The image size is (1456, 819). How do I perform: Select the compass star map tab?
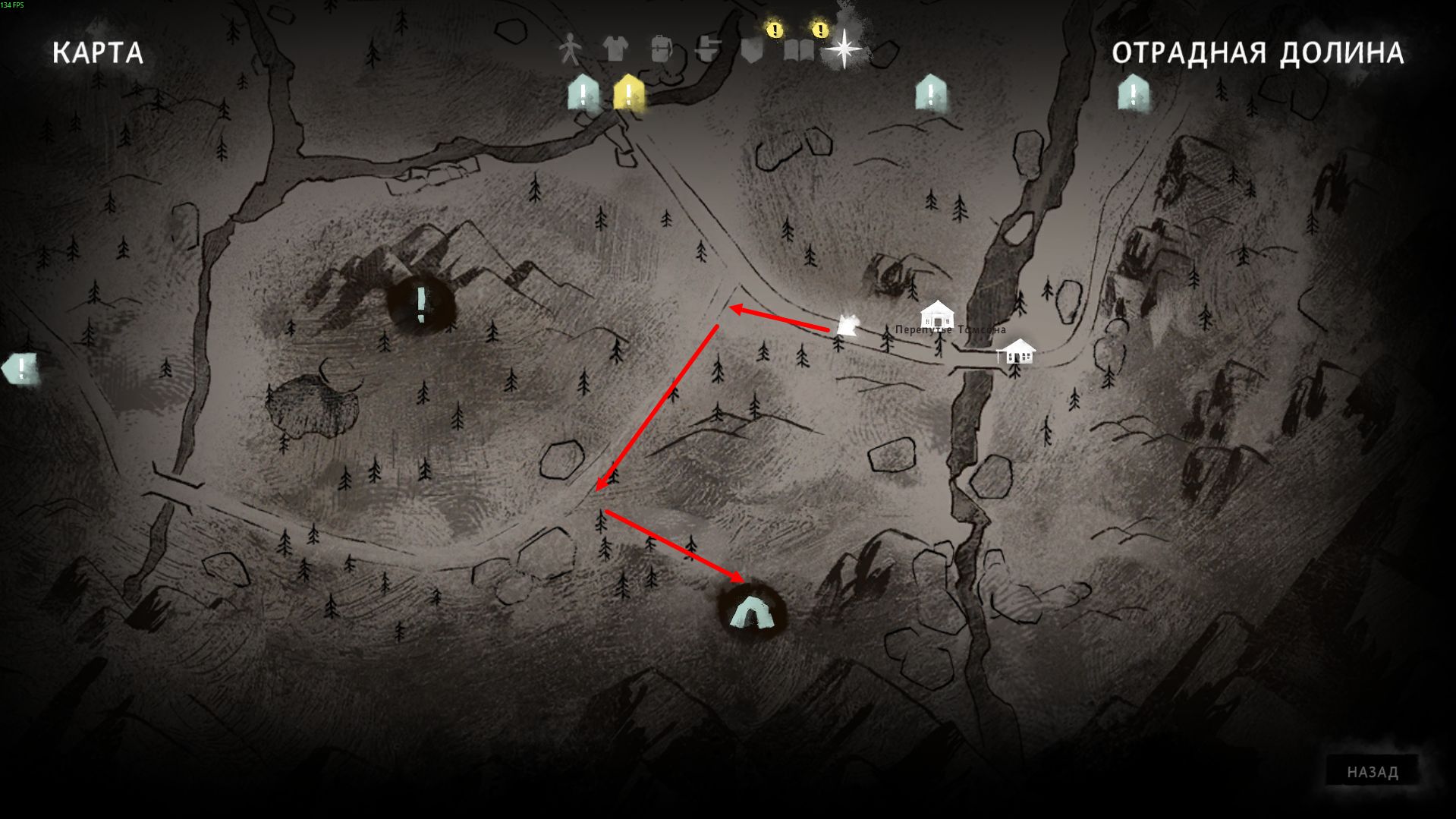(x=844, y=50)
